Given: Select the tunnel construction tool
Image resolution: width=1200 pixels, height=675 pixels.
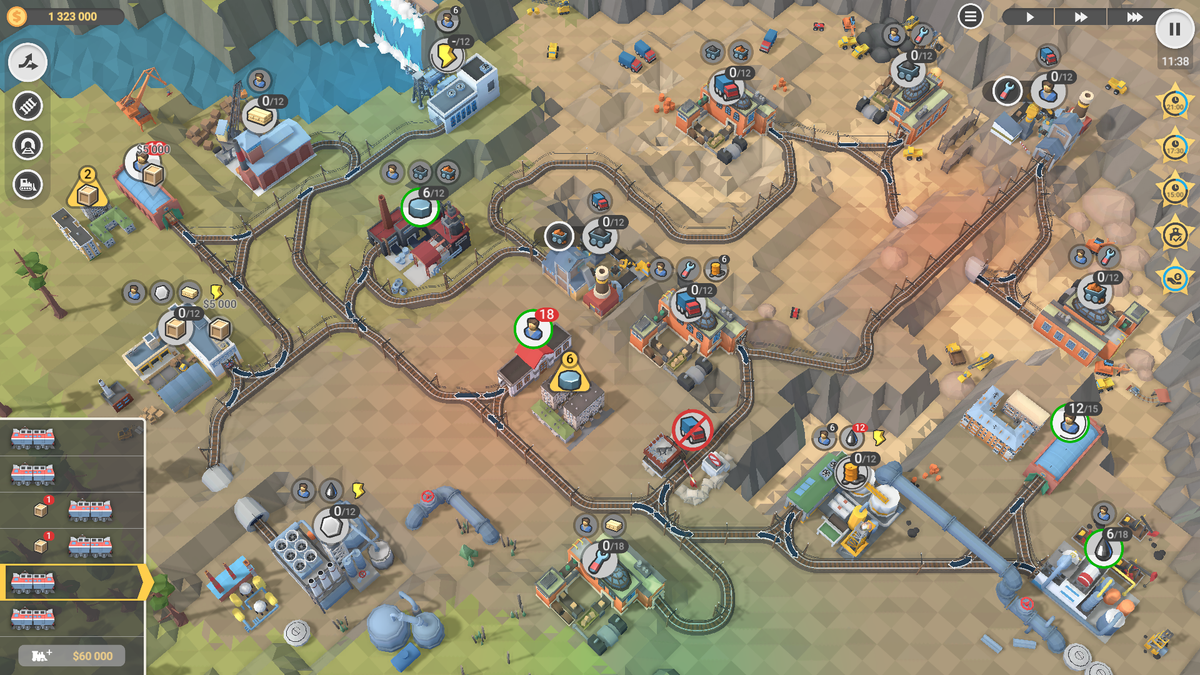Looking at the screenshot, I should click(28, 145).
